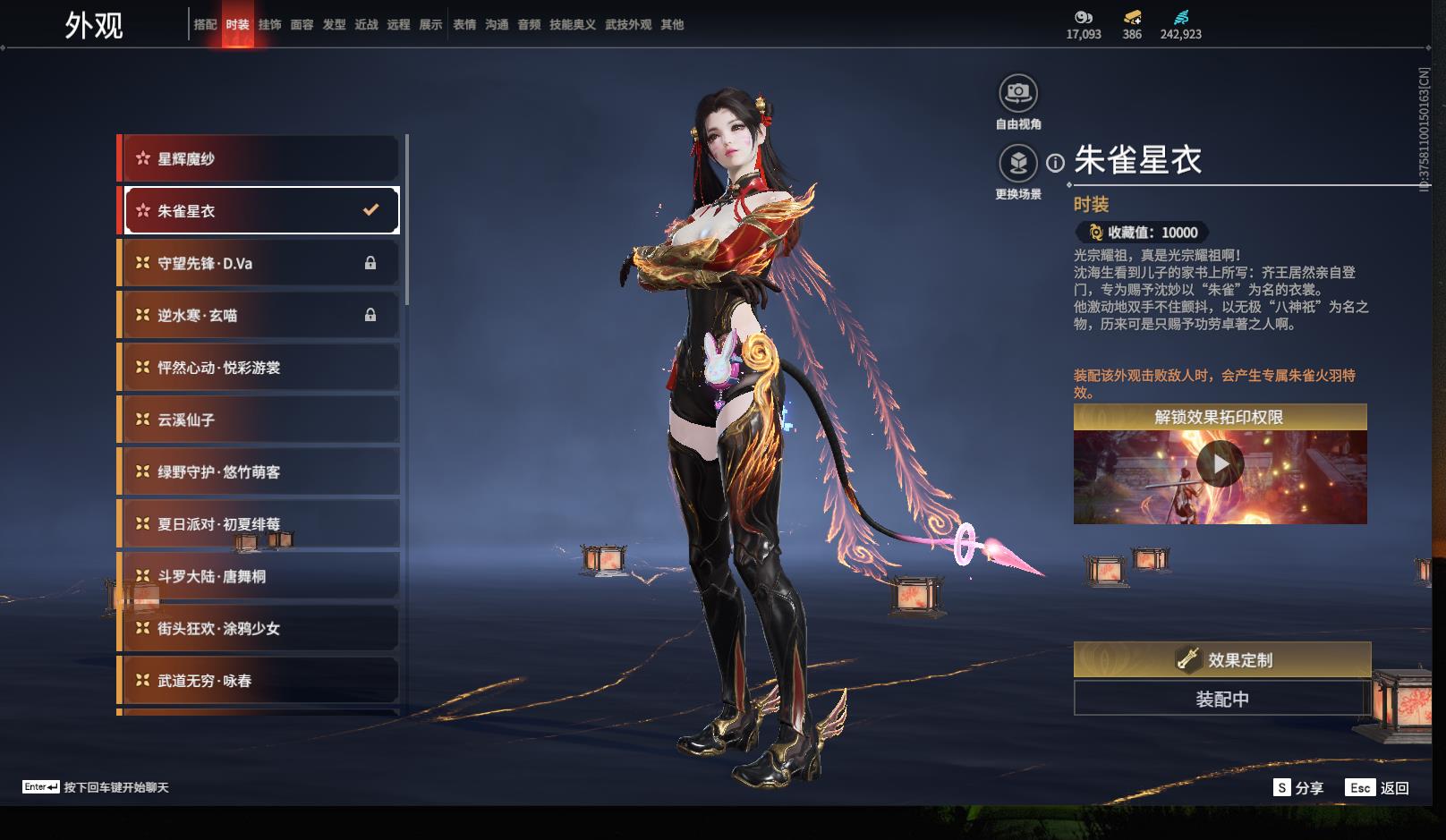Select the locked 守望先锋·D.Va outfit
This screenshot has height=840, width=1446.
tap(259, 264)
